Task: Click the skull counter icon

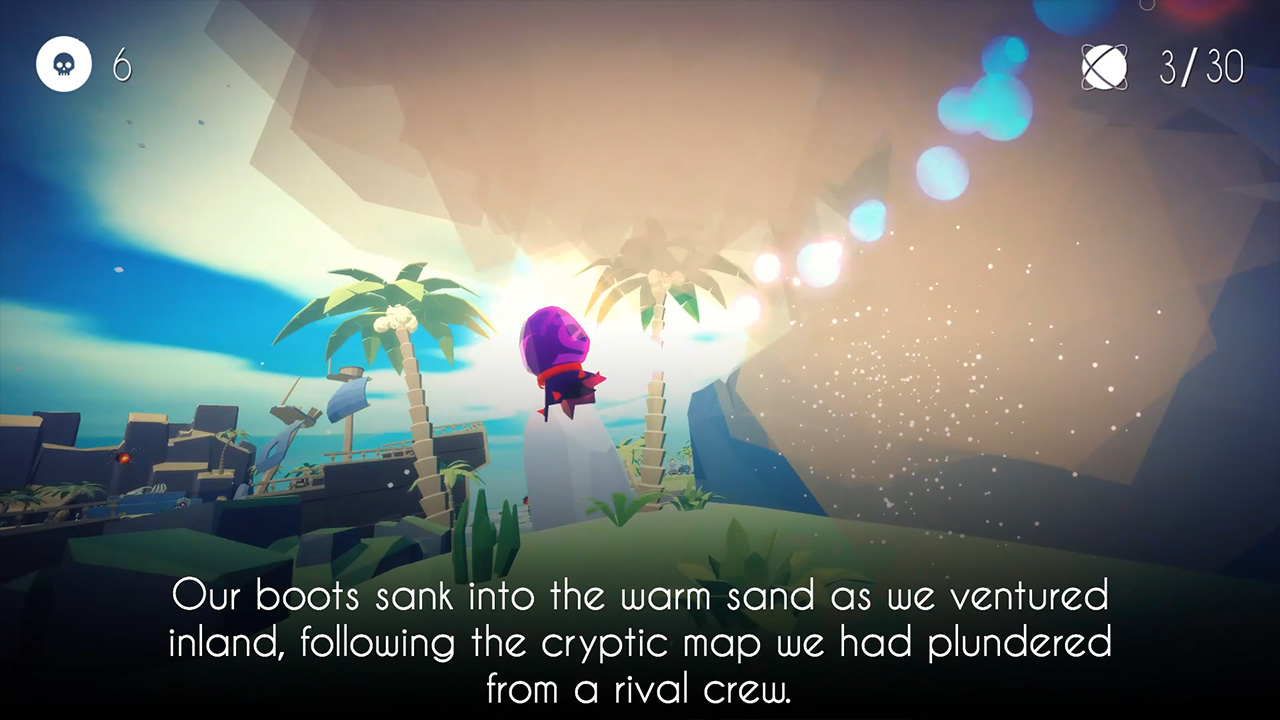Action: tap(64, 64)
